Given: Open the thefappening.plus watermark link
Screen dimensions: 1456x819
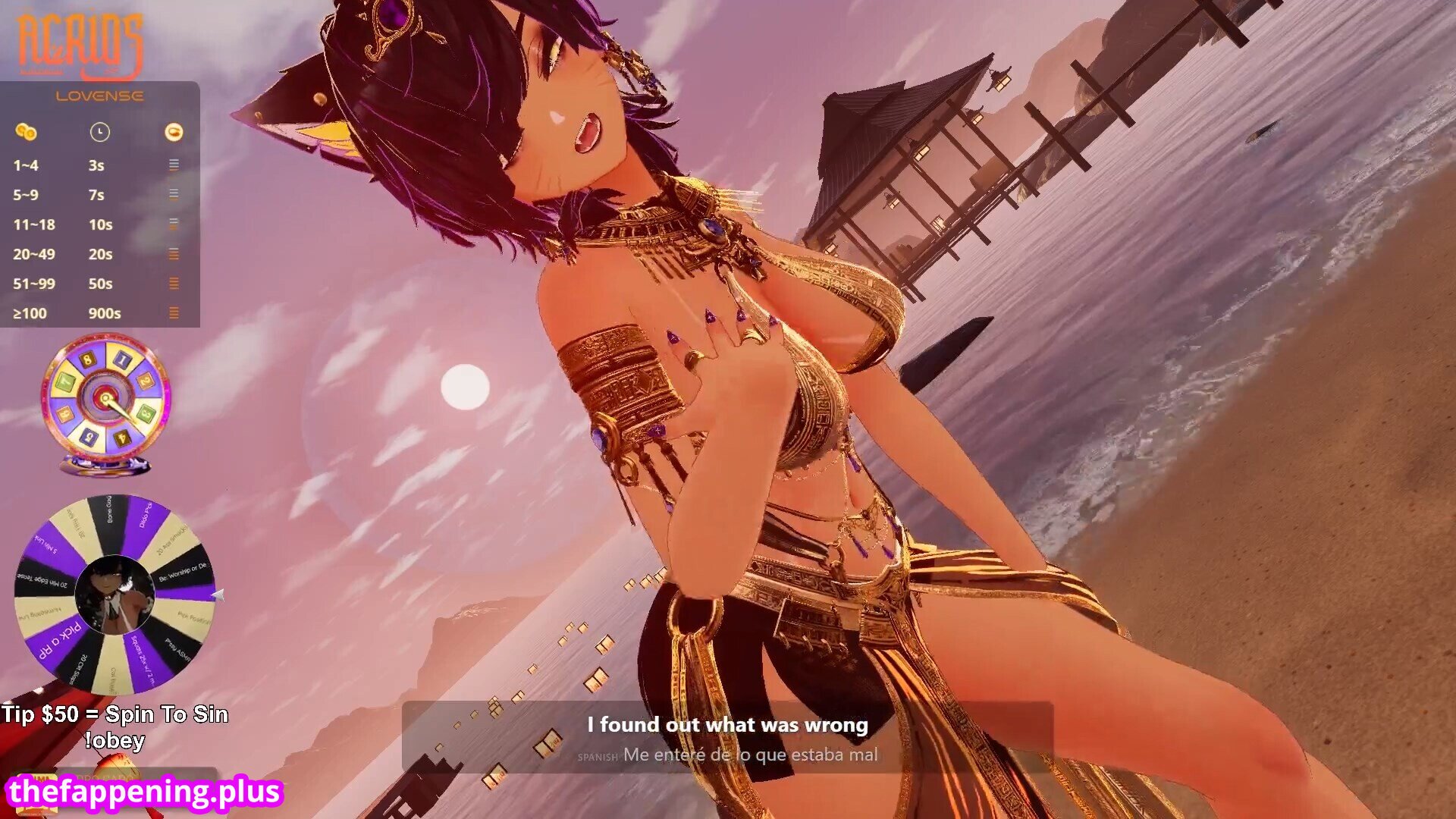Looking at the screenshot, I should pos(144,792).
